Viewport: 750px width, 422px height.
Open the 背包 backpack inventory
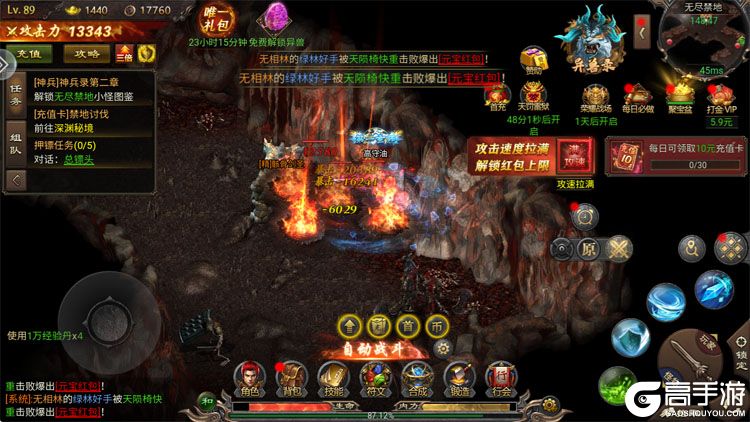click(290, 377)
